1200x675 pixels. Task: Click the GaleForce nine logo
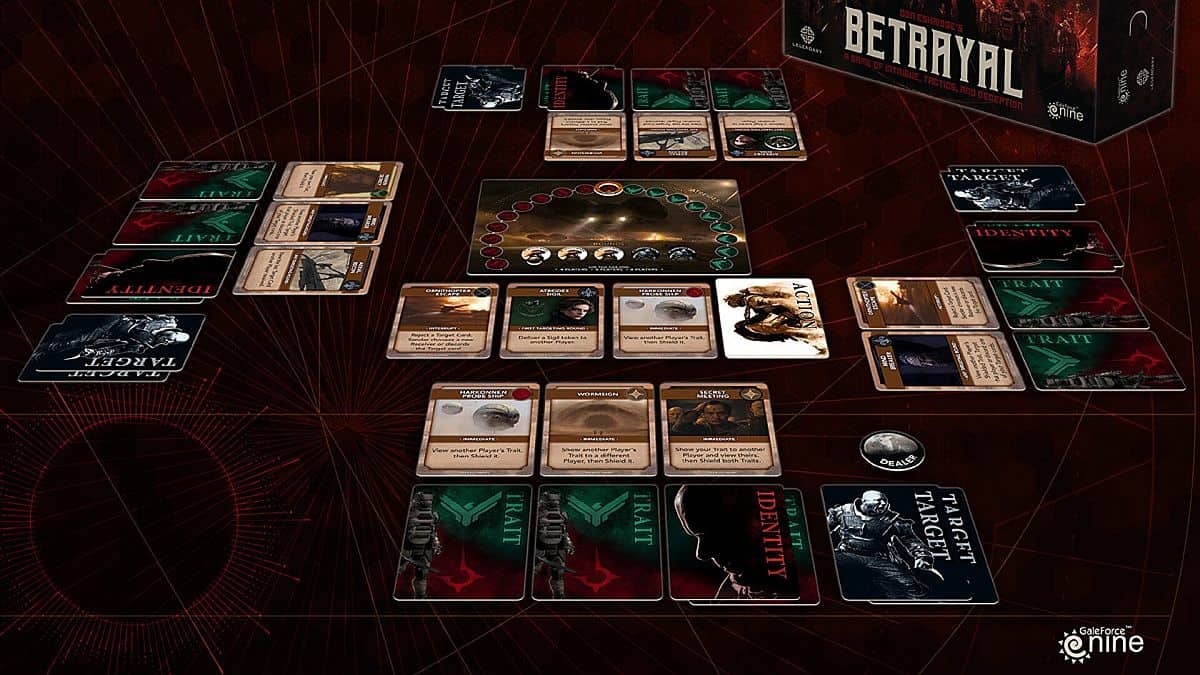(1102, 641)
